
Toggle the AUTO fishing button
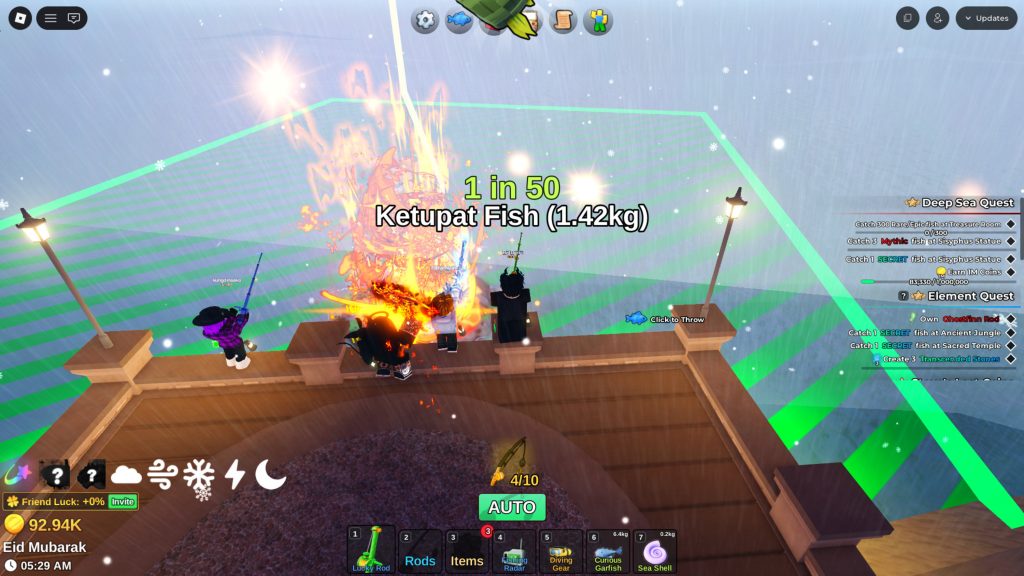[512, 507]
